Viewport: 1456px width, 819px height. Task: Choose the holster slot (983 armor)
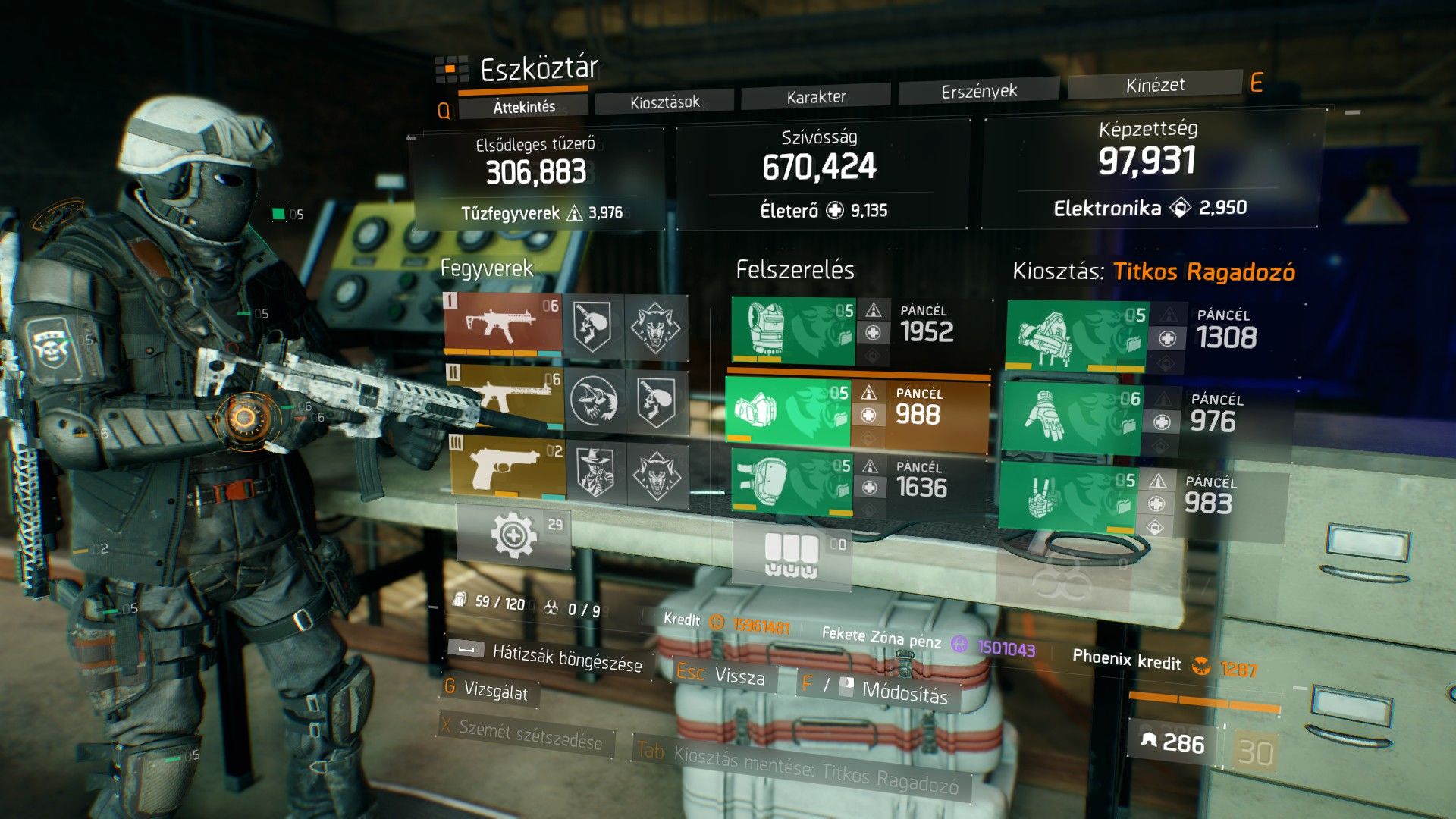click(1068, 497)
